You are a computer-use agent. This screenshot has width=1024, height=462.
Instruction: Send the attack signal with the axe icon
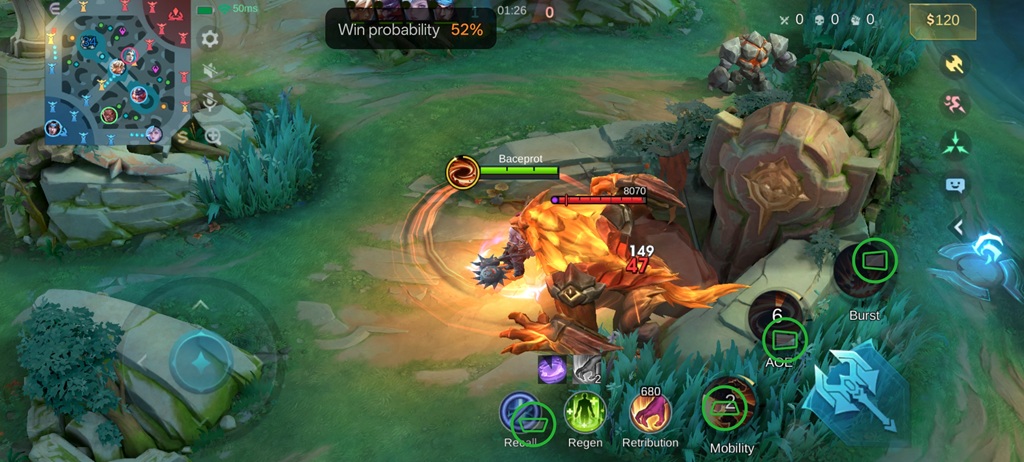coord(955,64)
